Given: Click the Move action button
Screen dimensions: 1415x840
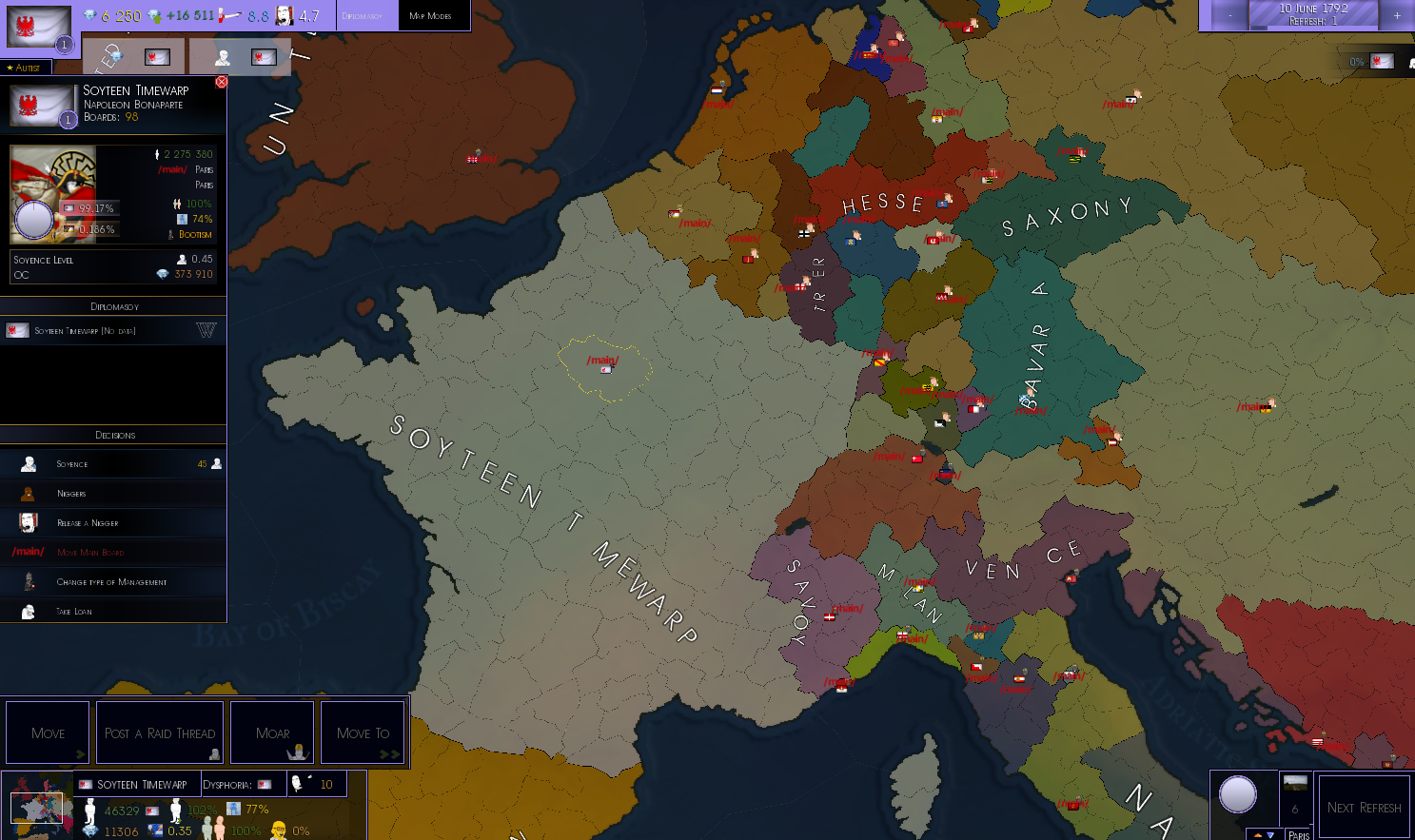Looking at the screenshot, I should [48, 733].
